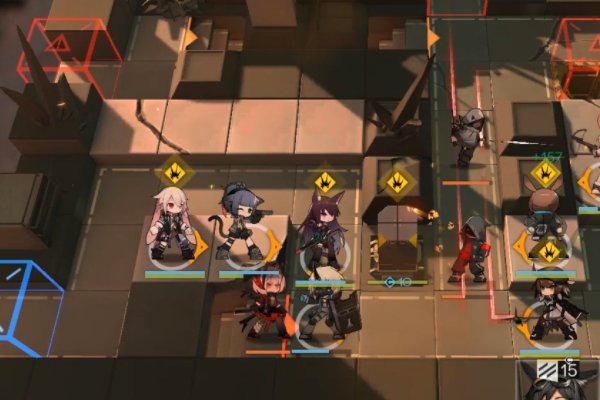The width and height of the screenshot is (600, 400).
Task: Choose the operator card costing 15
Action: [x=560, y=382]
